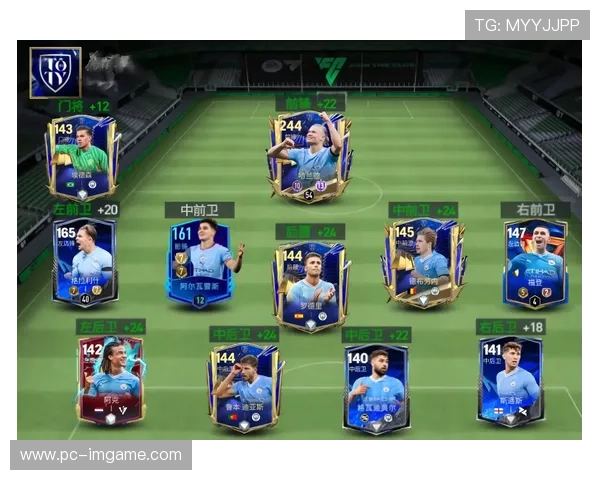Open Rodri's 144 defensive midfielder card

pos(310,285)
